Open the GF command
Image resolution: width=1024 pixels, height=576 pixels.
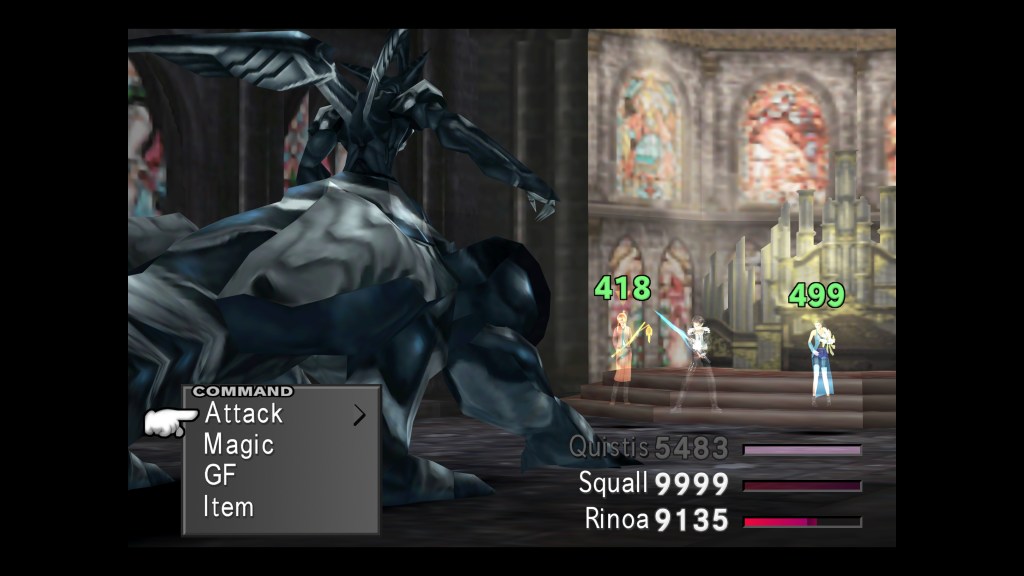[219, 475]
